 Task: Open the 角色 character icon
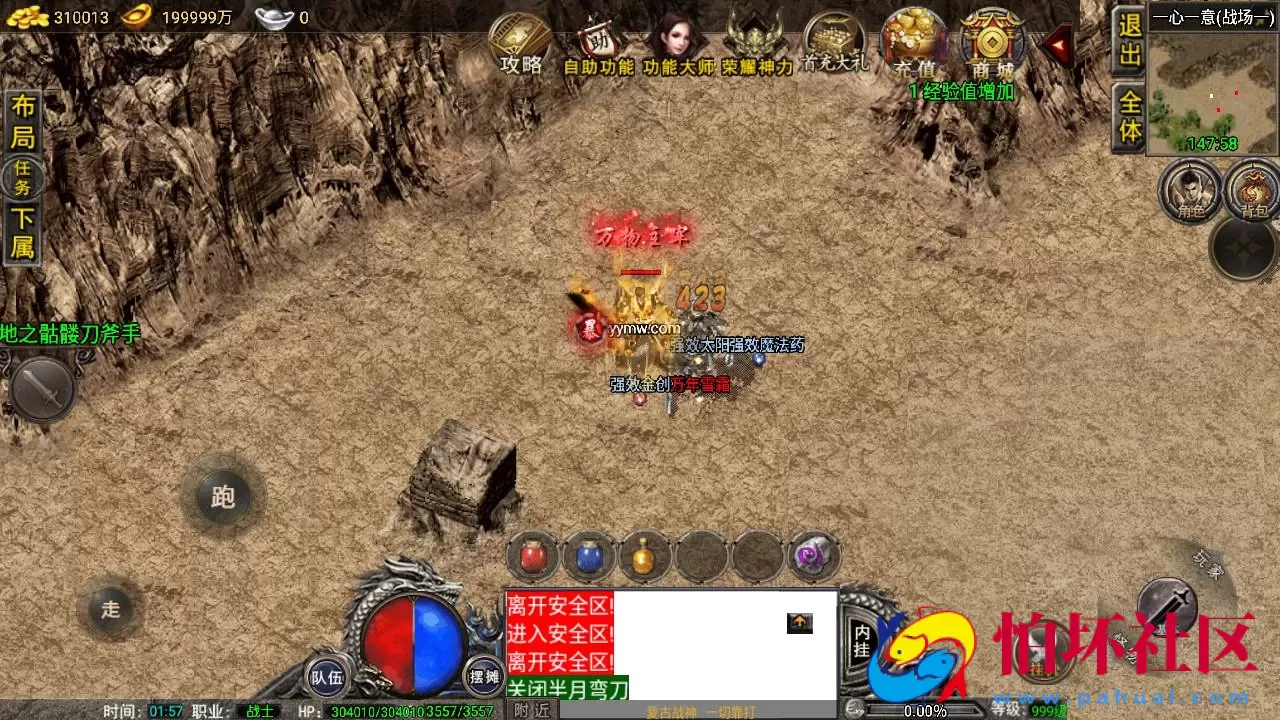(1191, 193)
